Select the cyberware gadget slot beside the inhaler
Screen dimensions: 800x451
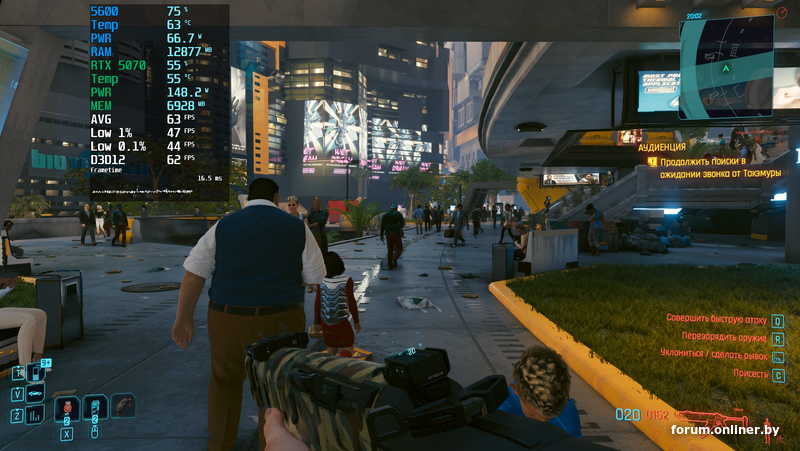point(122,405)
